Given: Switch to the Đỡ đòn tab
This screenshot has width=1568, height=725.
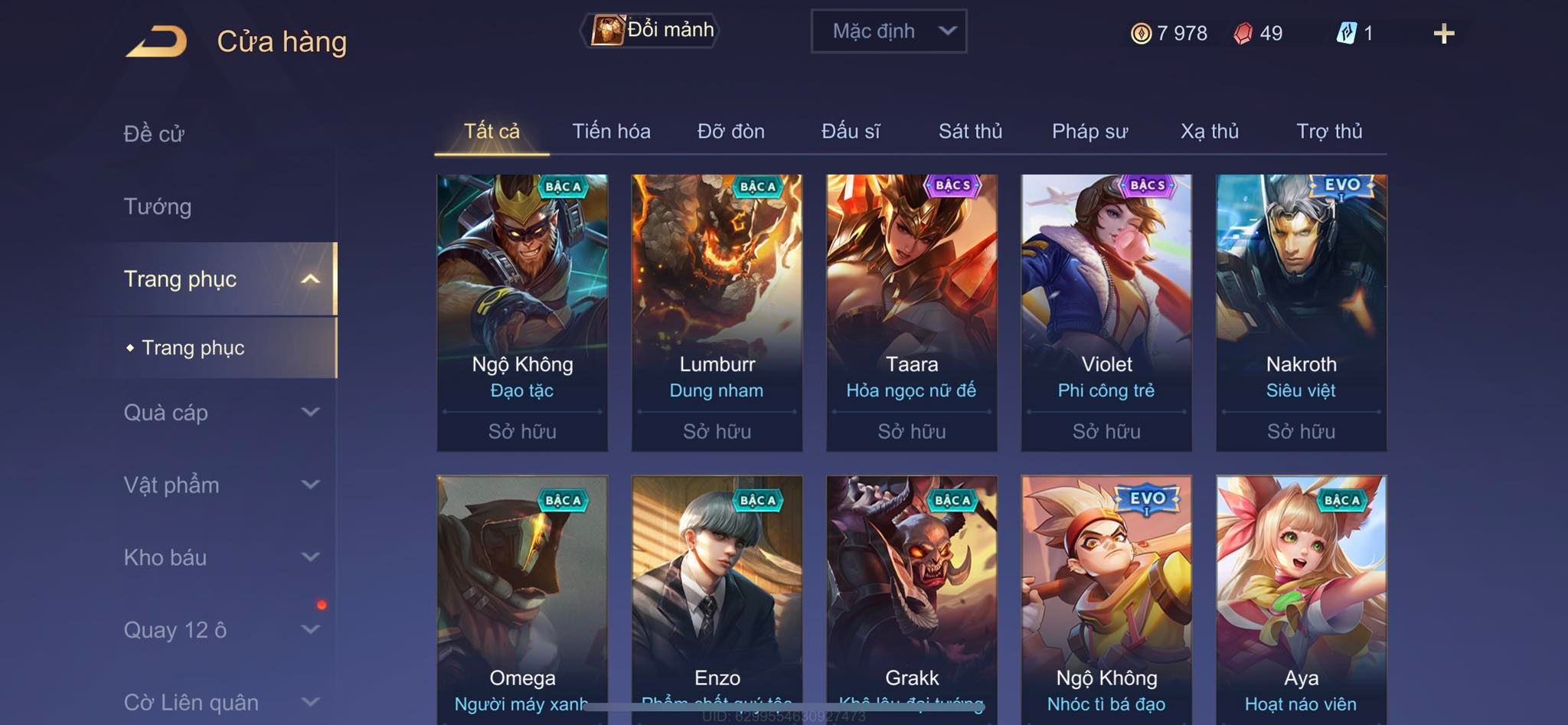Looking at the screenshot, I should 730,132.
